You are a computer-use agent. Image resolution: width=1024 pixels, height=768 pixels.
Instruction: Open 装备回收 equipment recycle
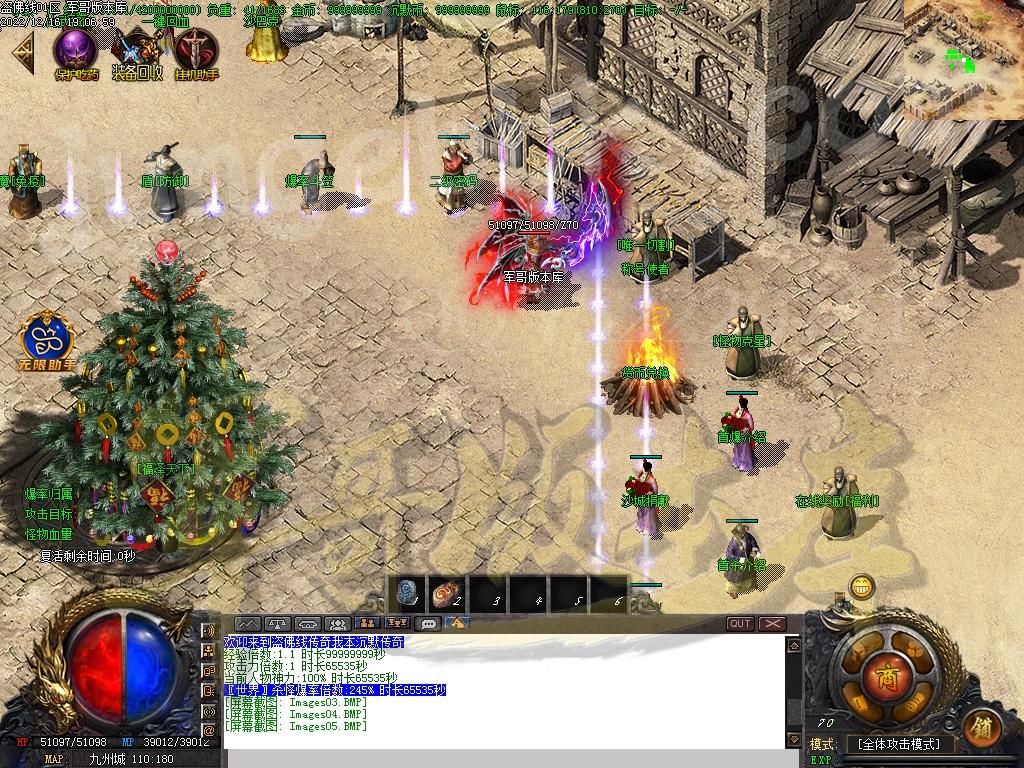point(136,52)
